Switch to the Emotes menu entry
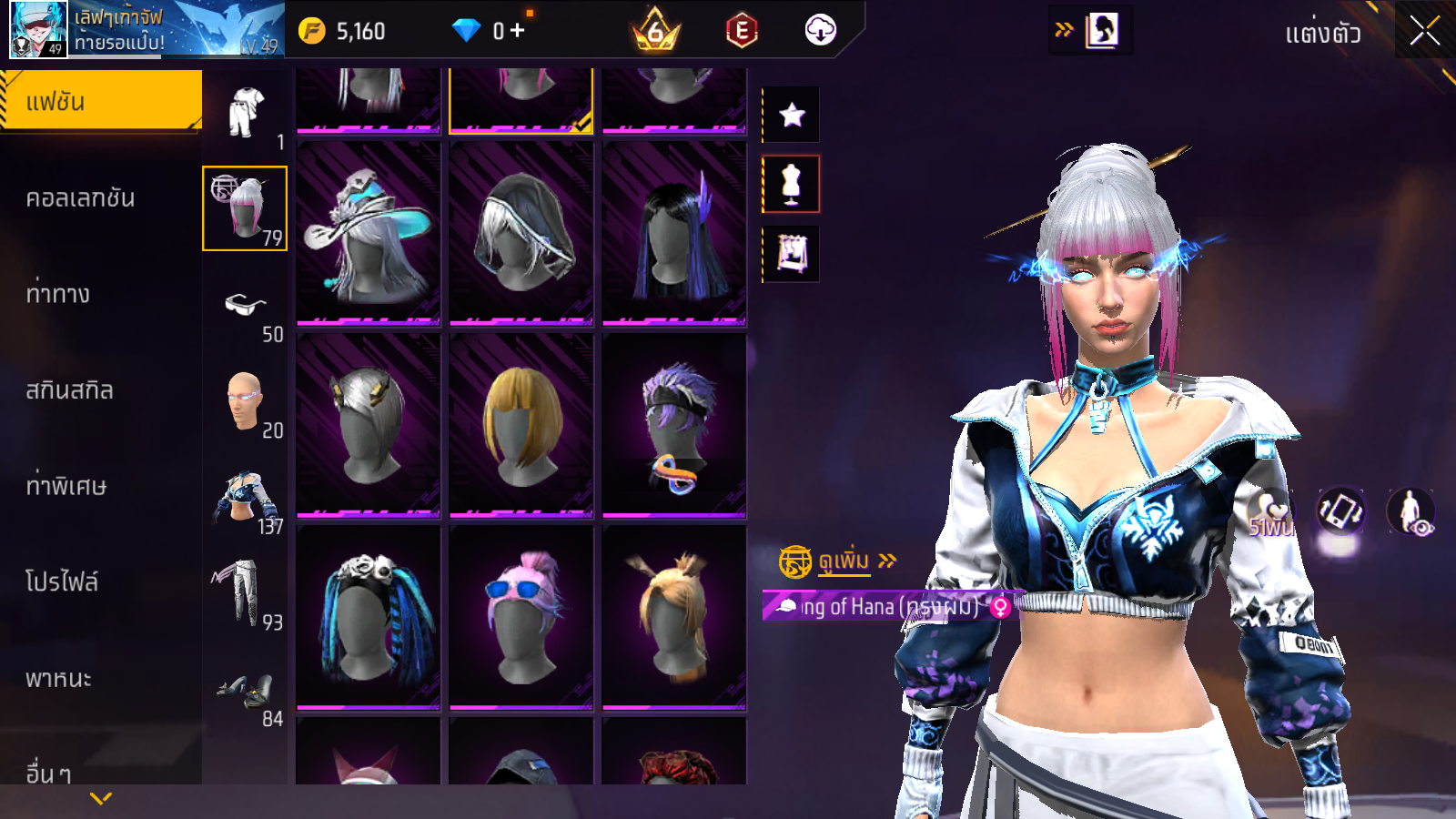 click(58, 294)
